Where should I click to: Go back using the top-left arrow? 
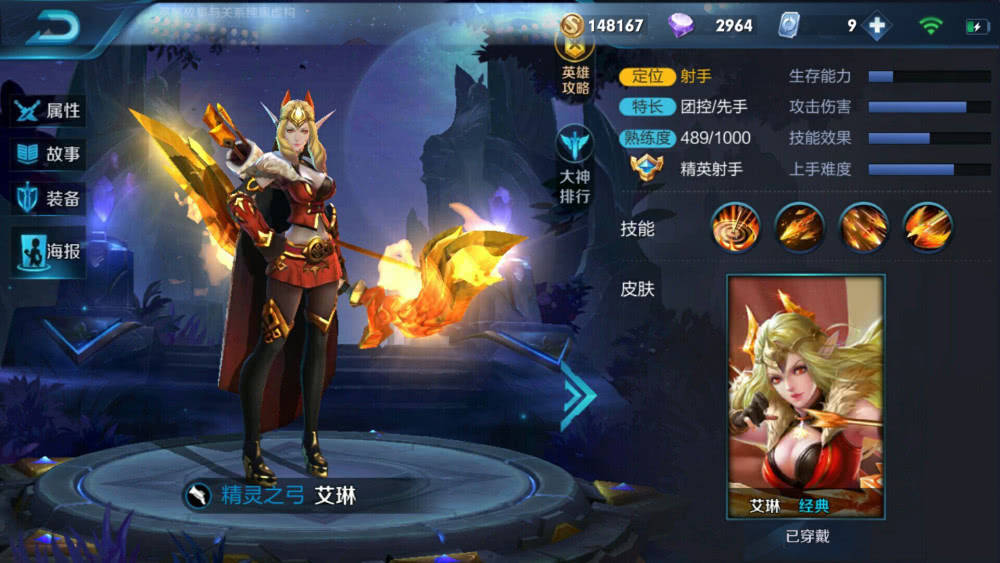[53, 29]
